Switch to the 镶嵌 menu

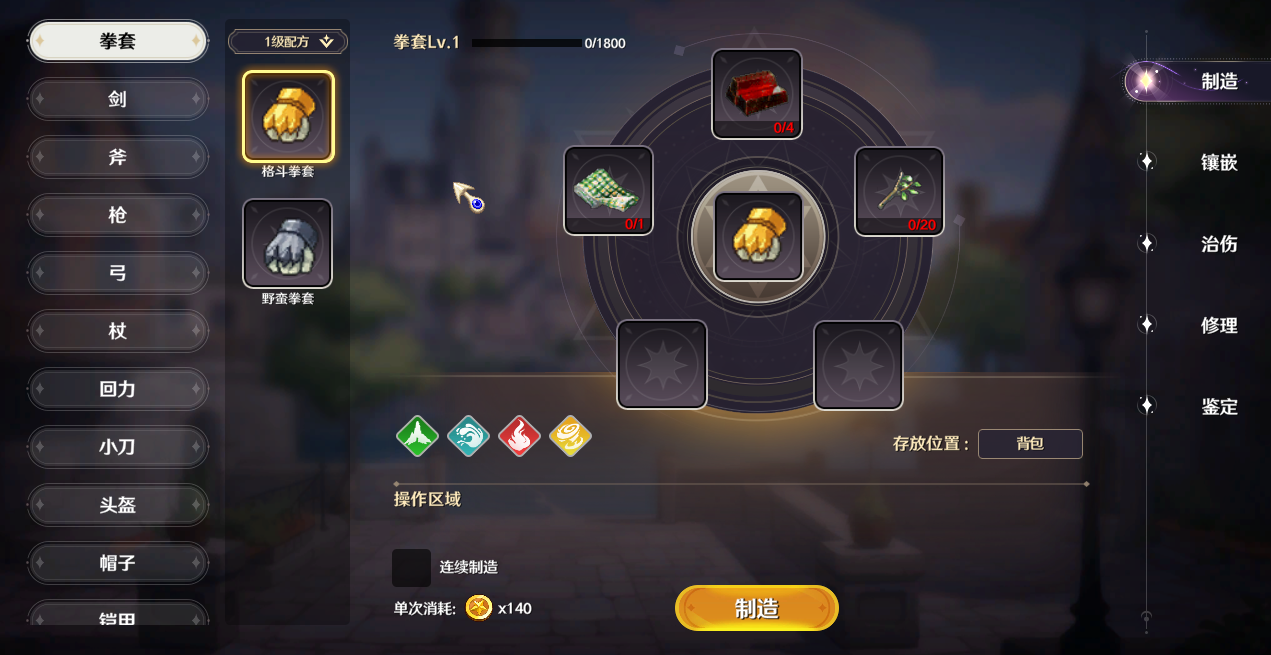pos(1218,162)
